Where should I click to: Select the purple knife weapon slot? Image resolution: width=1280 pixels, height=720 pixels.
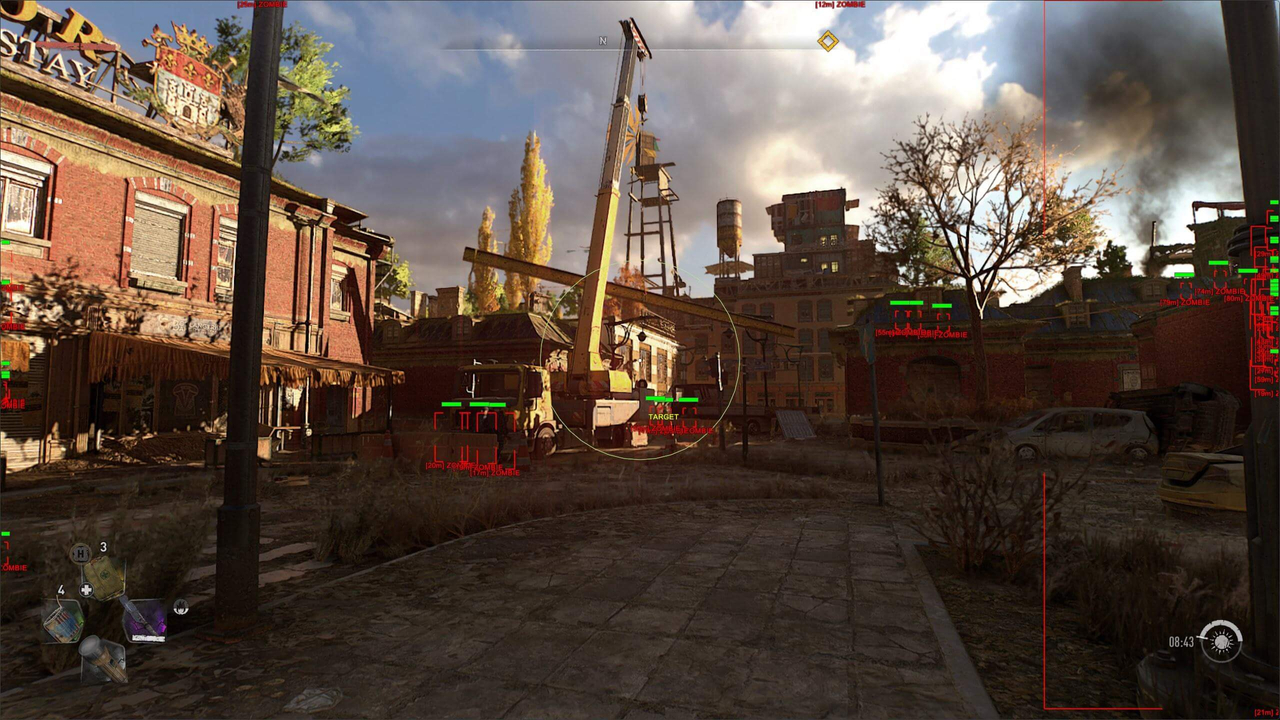[143, 621]
